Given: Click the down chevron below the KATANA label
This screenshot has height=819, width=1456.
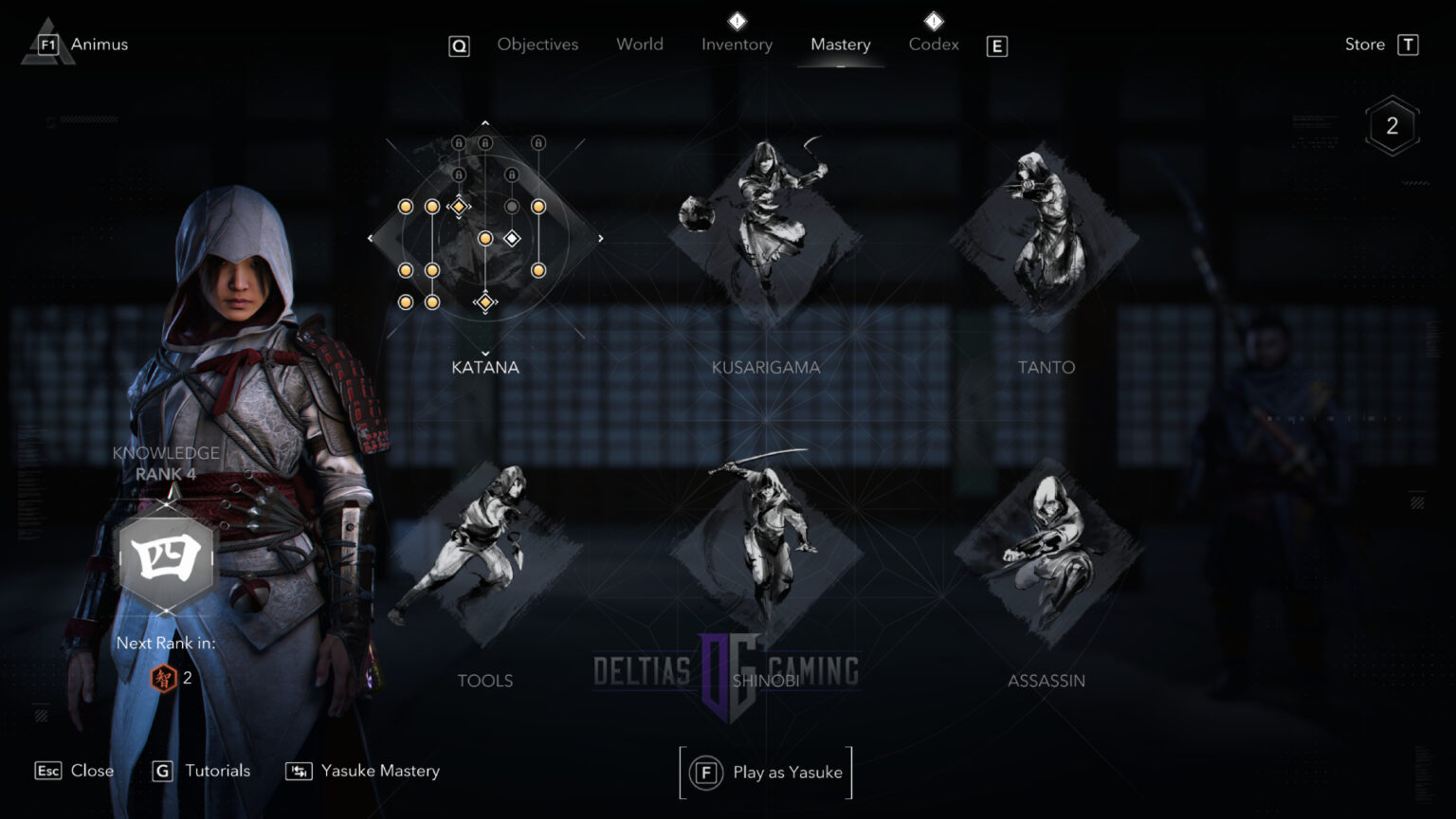Looking at the screenshot, I should [485, 355].
